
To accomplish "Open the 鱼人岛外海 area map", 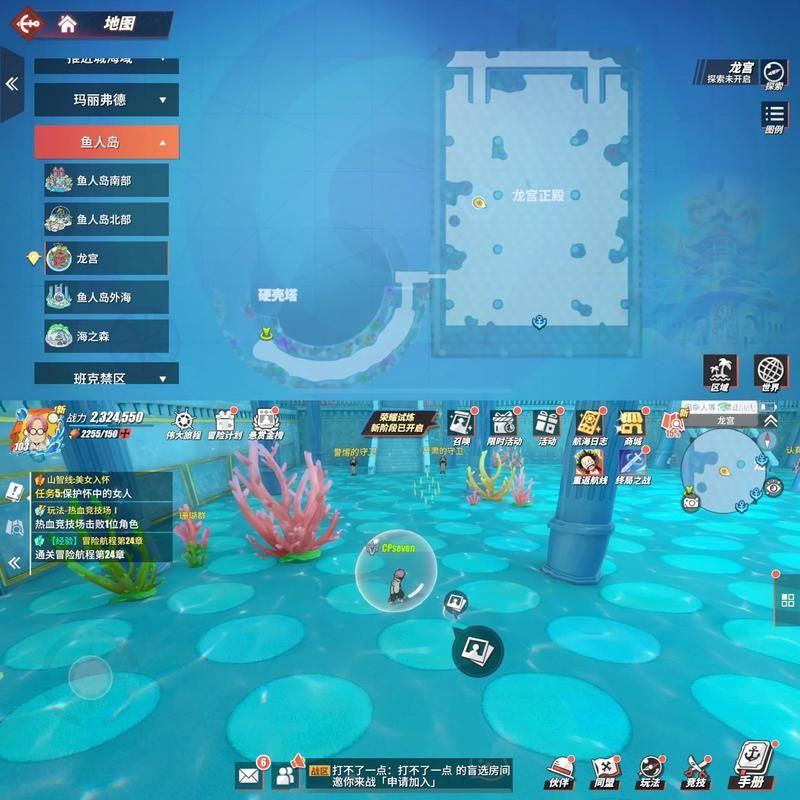I will click(106, 297).
